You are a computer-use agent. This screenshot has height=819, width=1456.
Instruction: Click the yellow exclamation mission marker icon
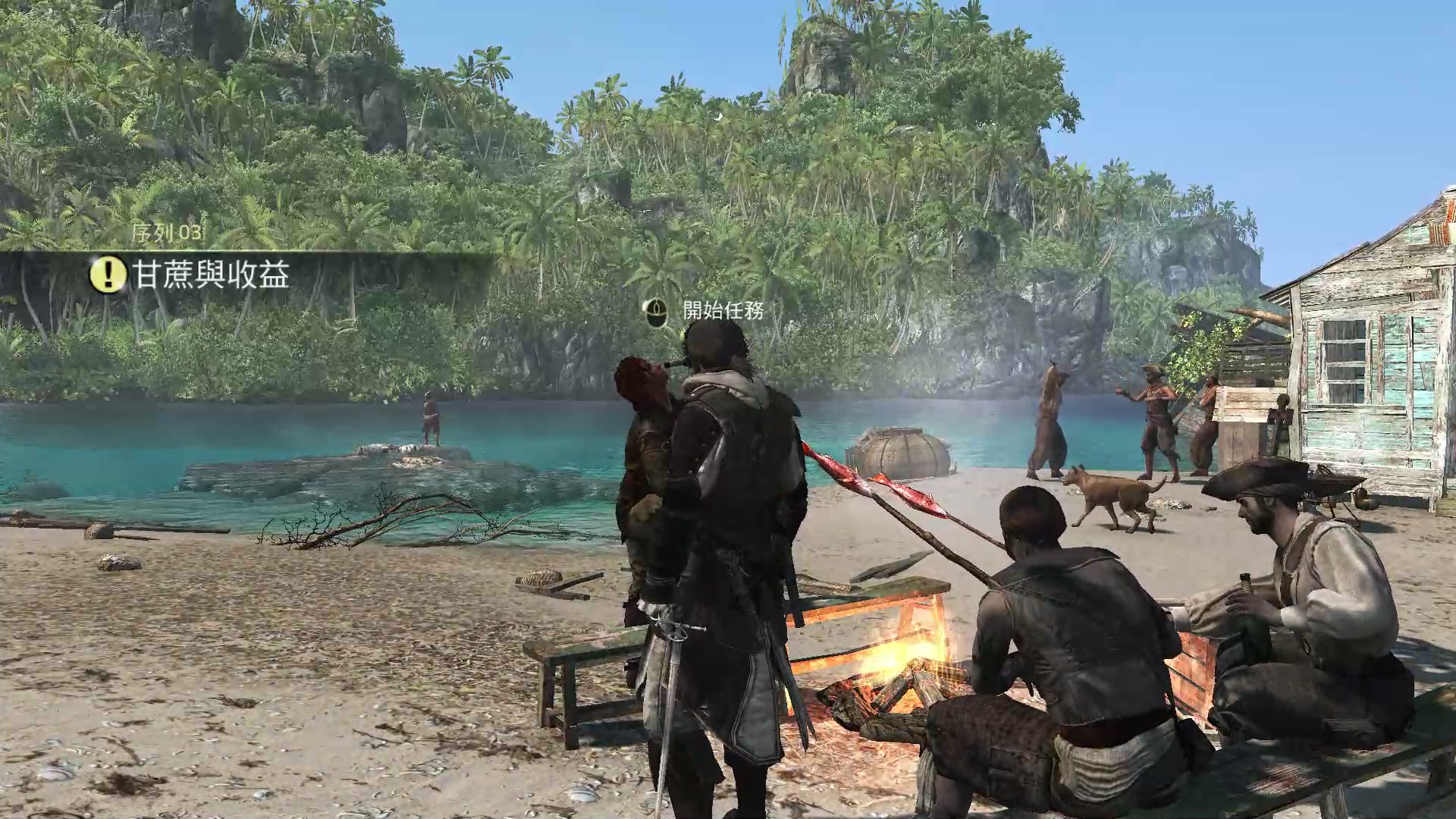pos(108,274)
